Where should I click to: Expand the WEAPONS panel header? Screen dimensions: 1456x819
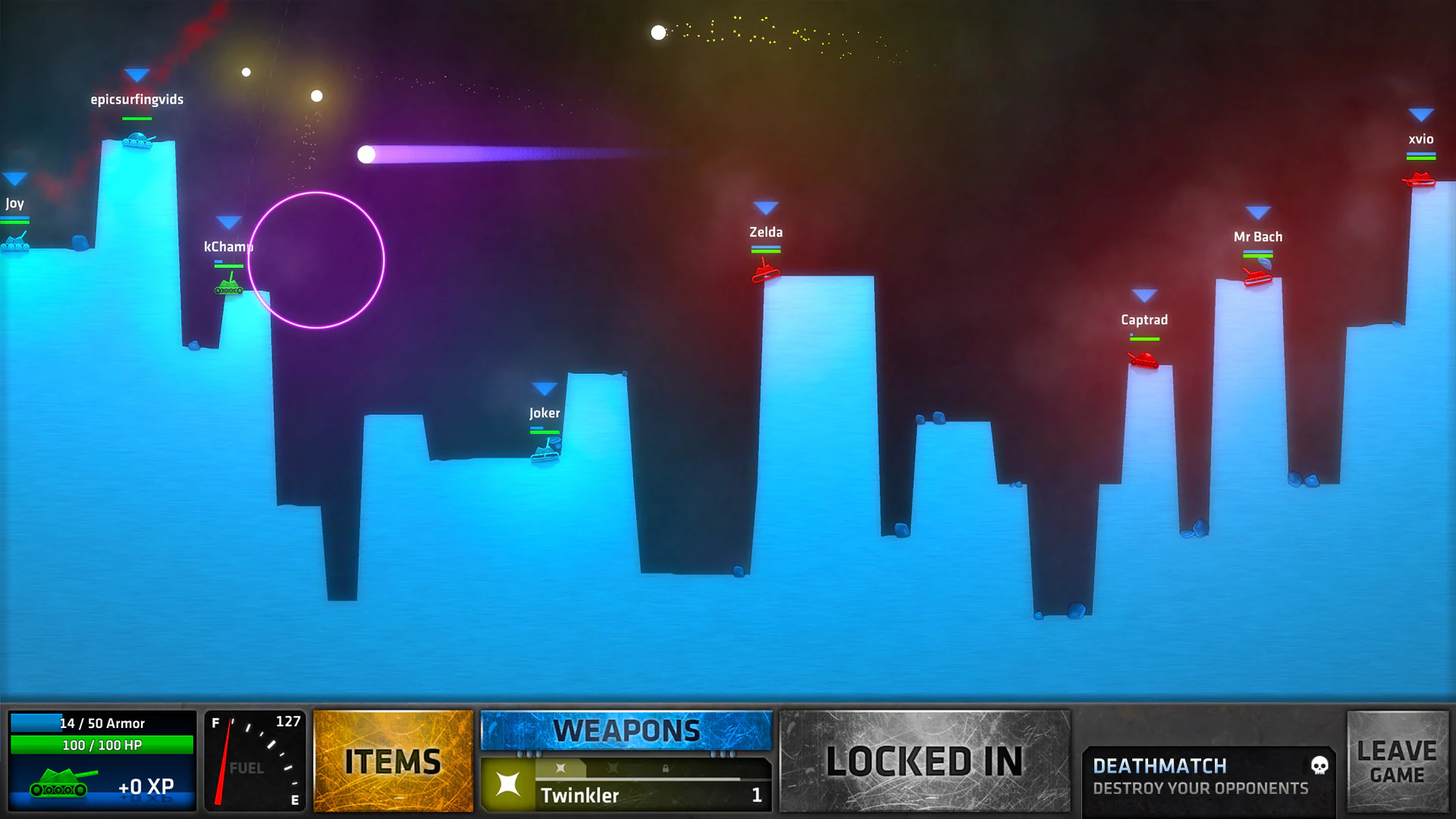coord(626,730)
